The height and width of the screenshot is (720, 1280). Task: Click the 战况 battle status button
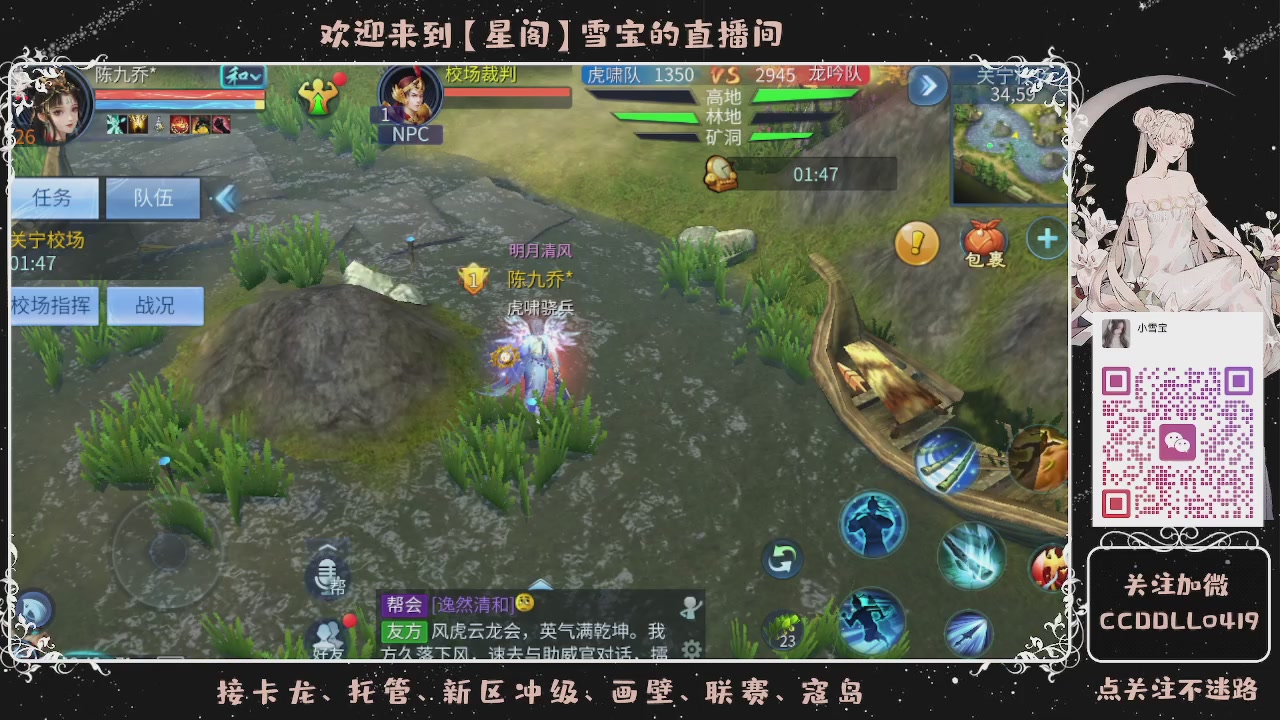155,305
